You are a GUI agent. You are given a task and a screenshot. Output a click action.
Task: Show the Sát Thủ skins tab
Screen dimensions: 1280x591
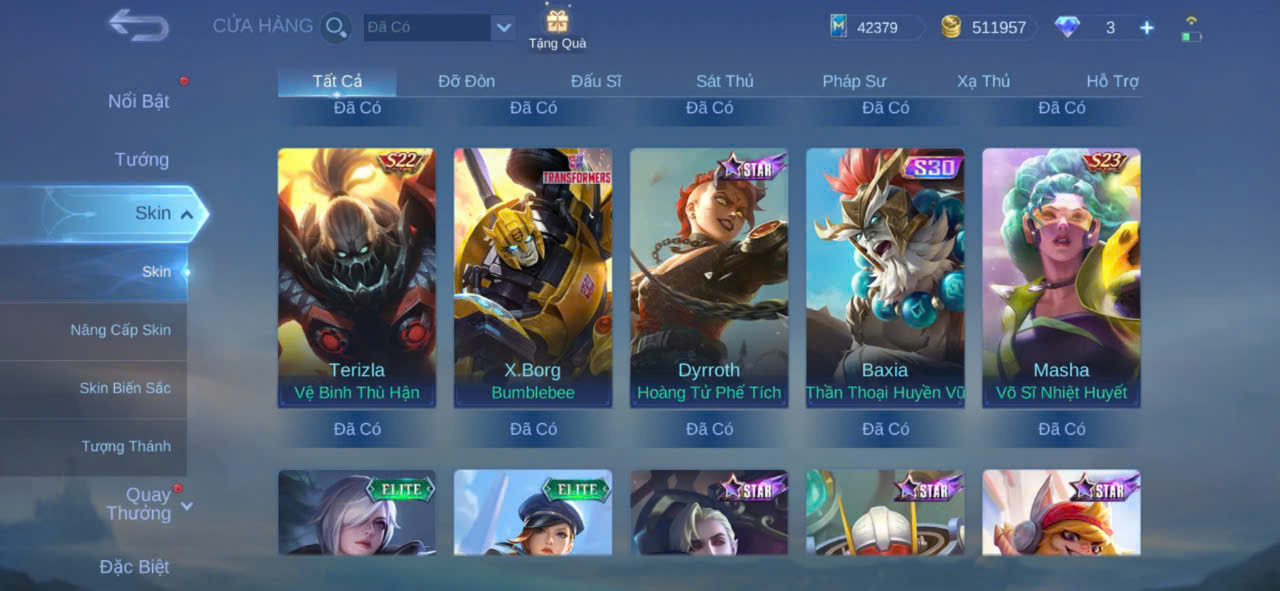(x=724, y=81)
